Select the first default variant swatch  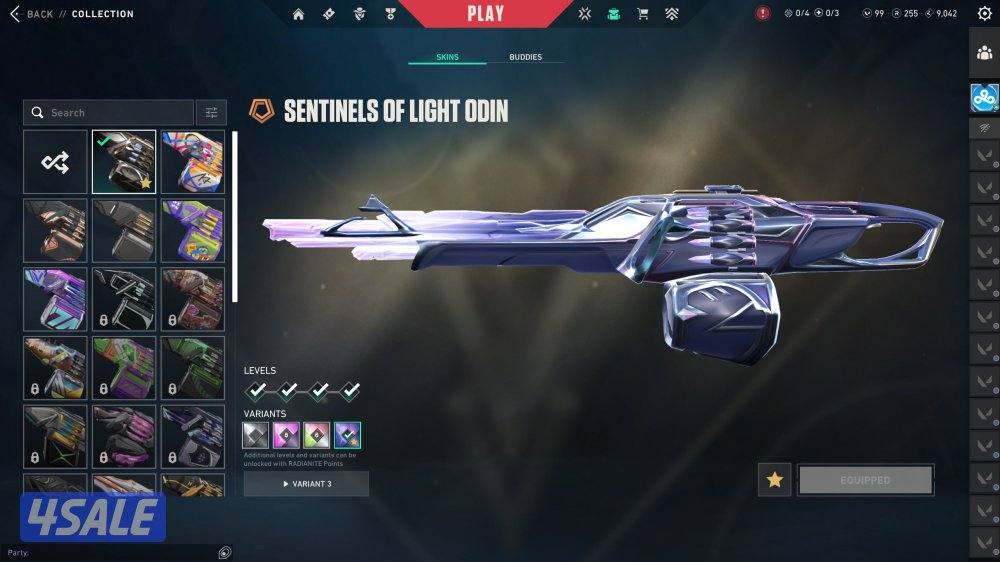(x=256, y=435)
